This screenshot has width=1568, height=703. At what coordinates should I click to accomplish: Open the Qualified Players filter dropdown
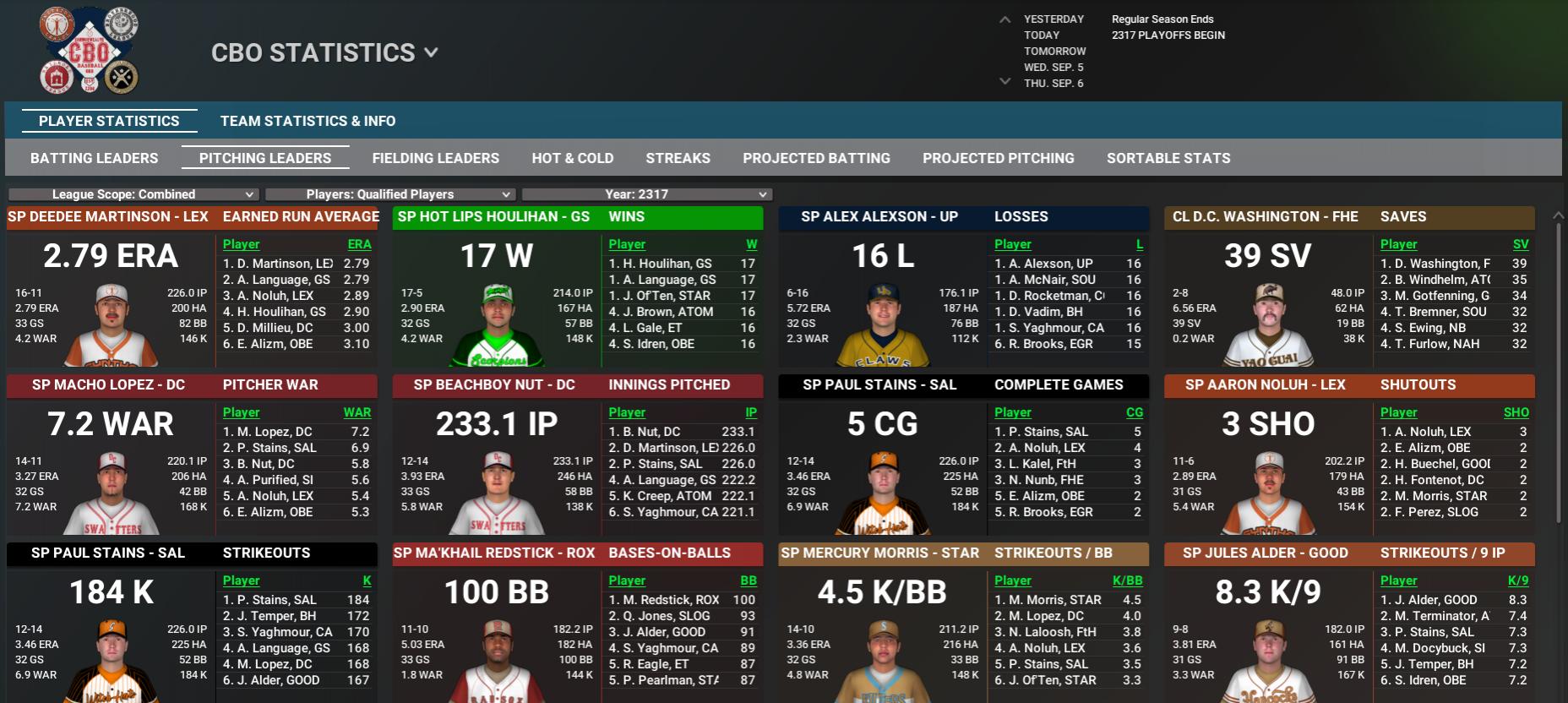pos(389,194)
